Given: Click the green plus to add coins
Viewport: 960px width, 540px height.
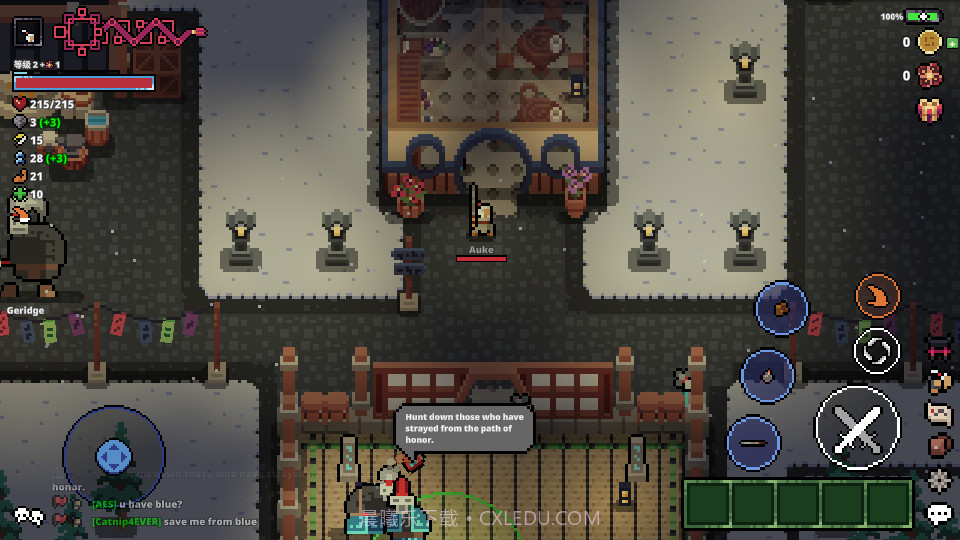Looking at the screenshot, I should pyautogui.click(x=952, y=42).
